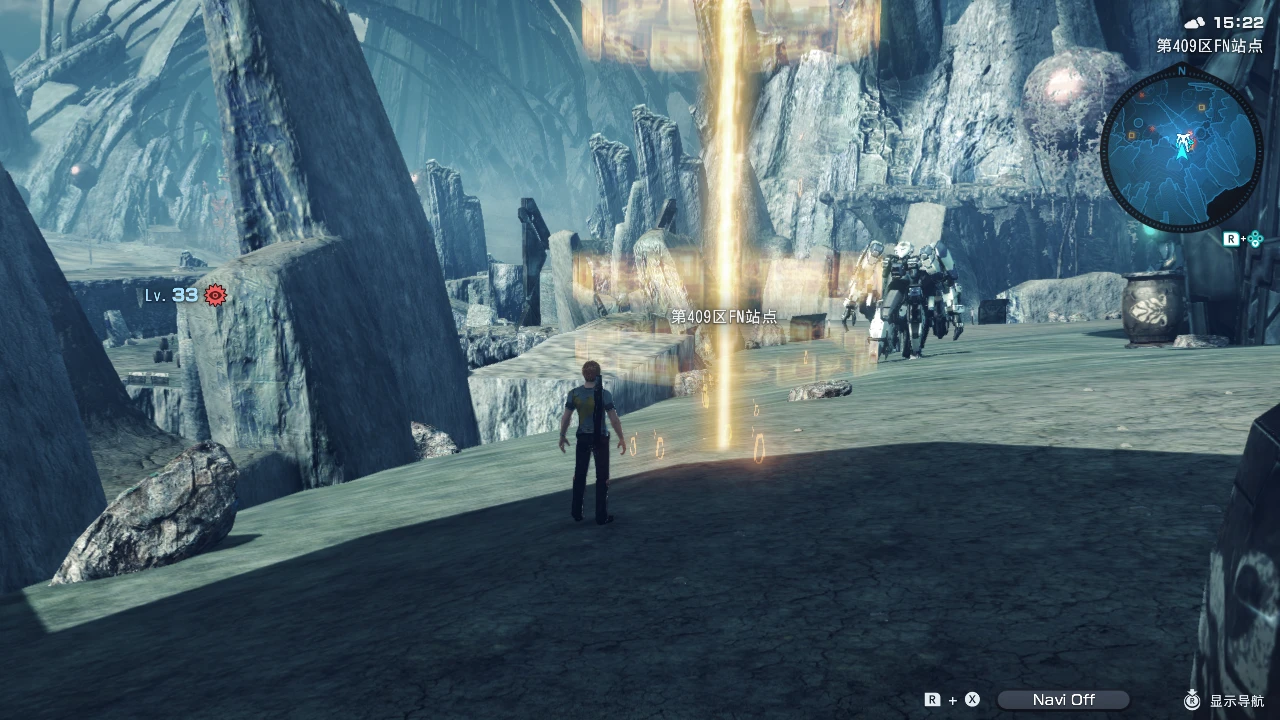The height and width of the screenshot is (720, 1280).
Task: Click the floating 第409区FN站点 site name
Action: [723, 315]
